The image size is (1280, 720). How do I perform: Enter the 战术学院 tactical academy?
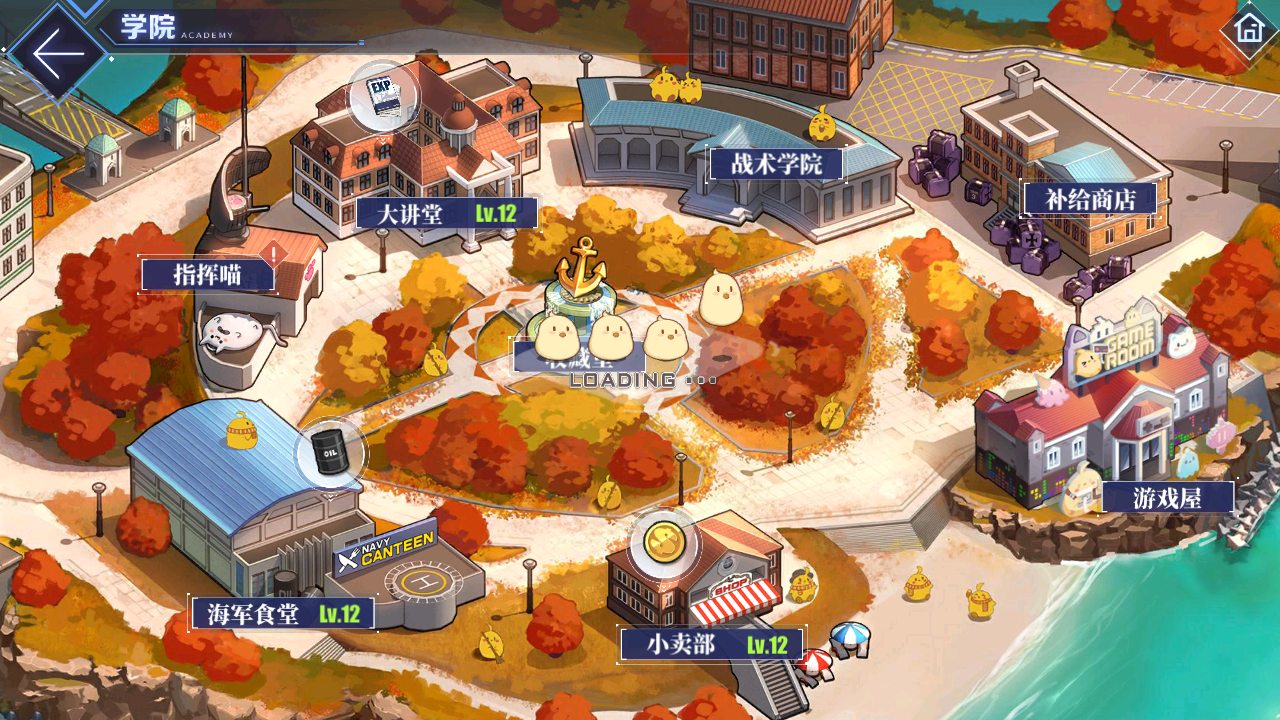click(776, 164)
